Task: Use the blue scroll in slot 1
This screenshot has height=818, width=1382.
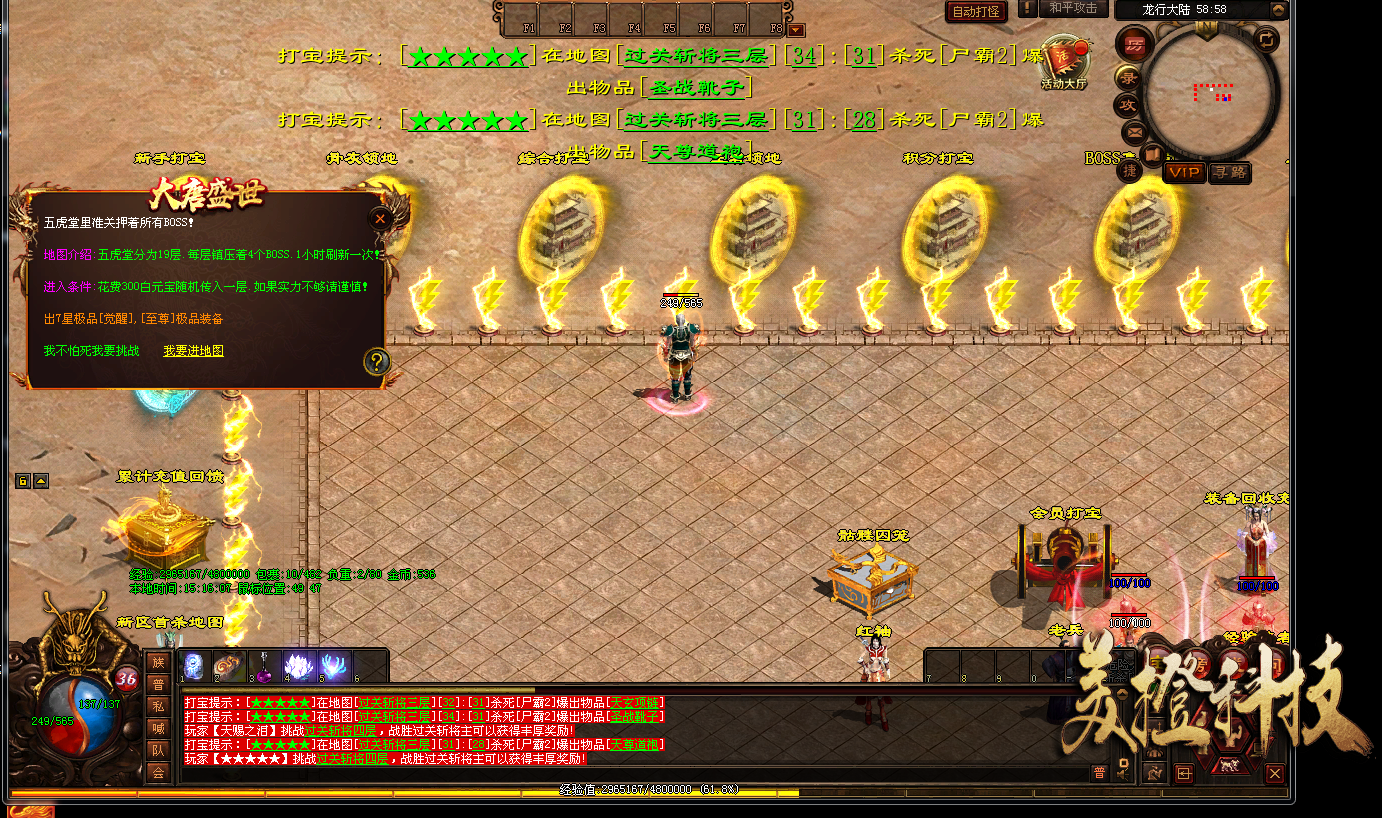Action: tap(195, 665)
